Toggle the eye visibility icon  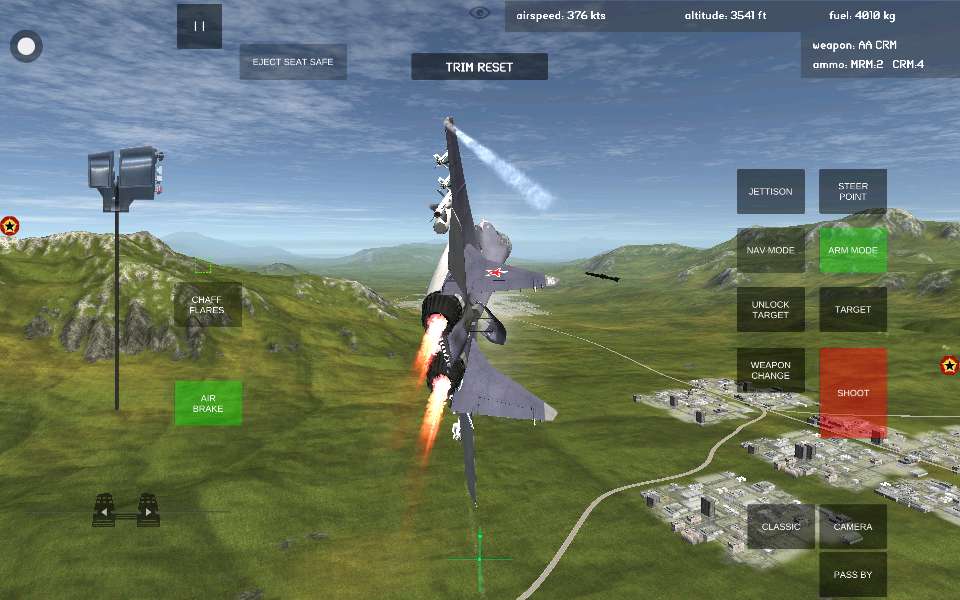pyautogui.click(x=480, y=13)
